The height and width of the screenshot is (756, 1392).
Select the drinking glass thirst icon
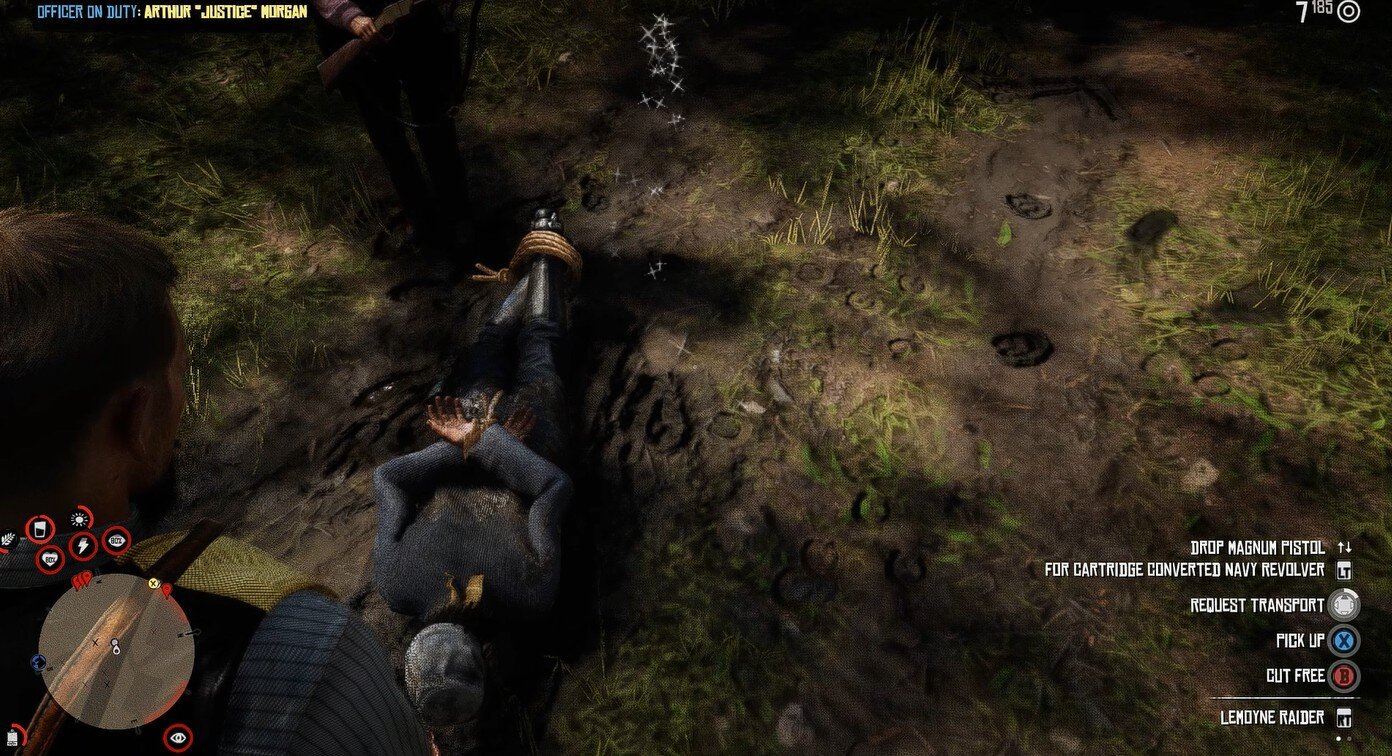(x=40, y=529)
